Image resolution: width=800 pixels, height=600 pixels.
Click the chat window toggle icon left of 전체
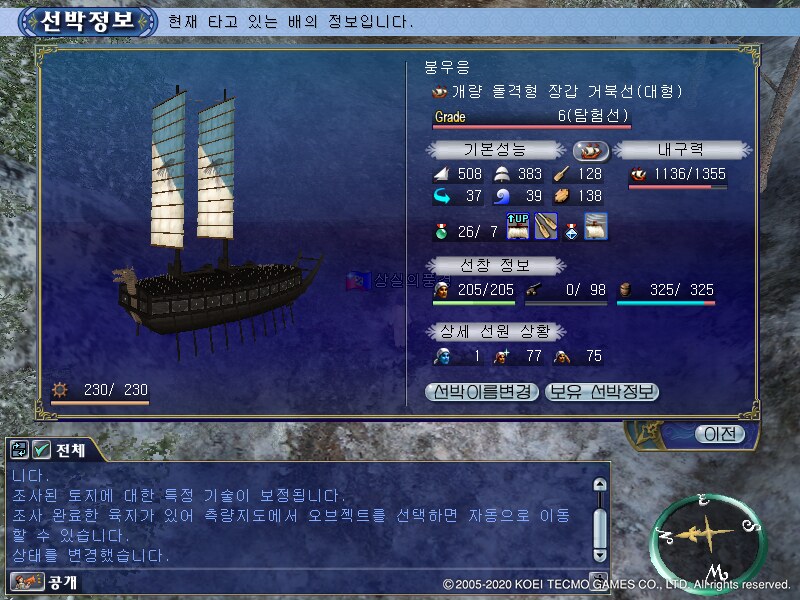pos(20,451)
